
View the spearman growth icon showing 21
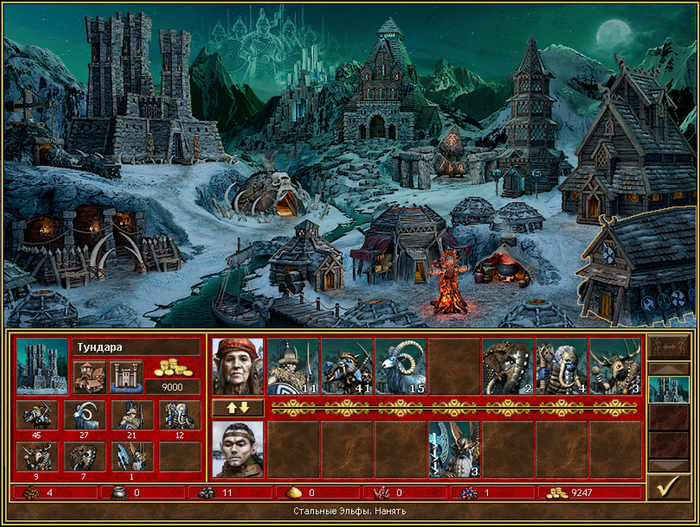click(x=131, y=414)
